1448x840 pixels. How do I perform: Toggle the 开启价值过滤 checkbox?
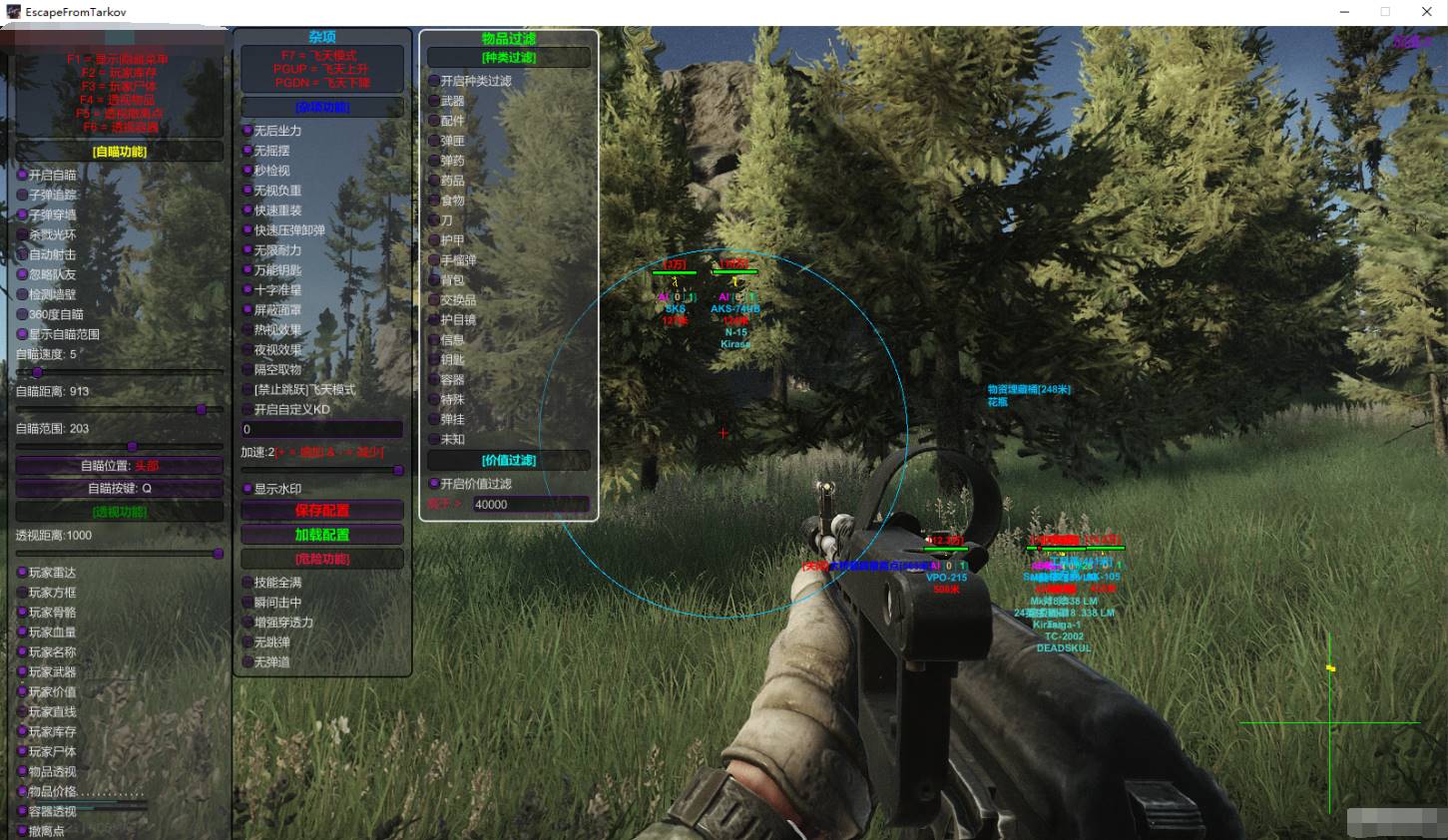(x=434, y=484)
